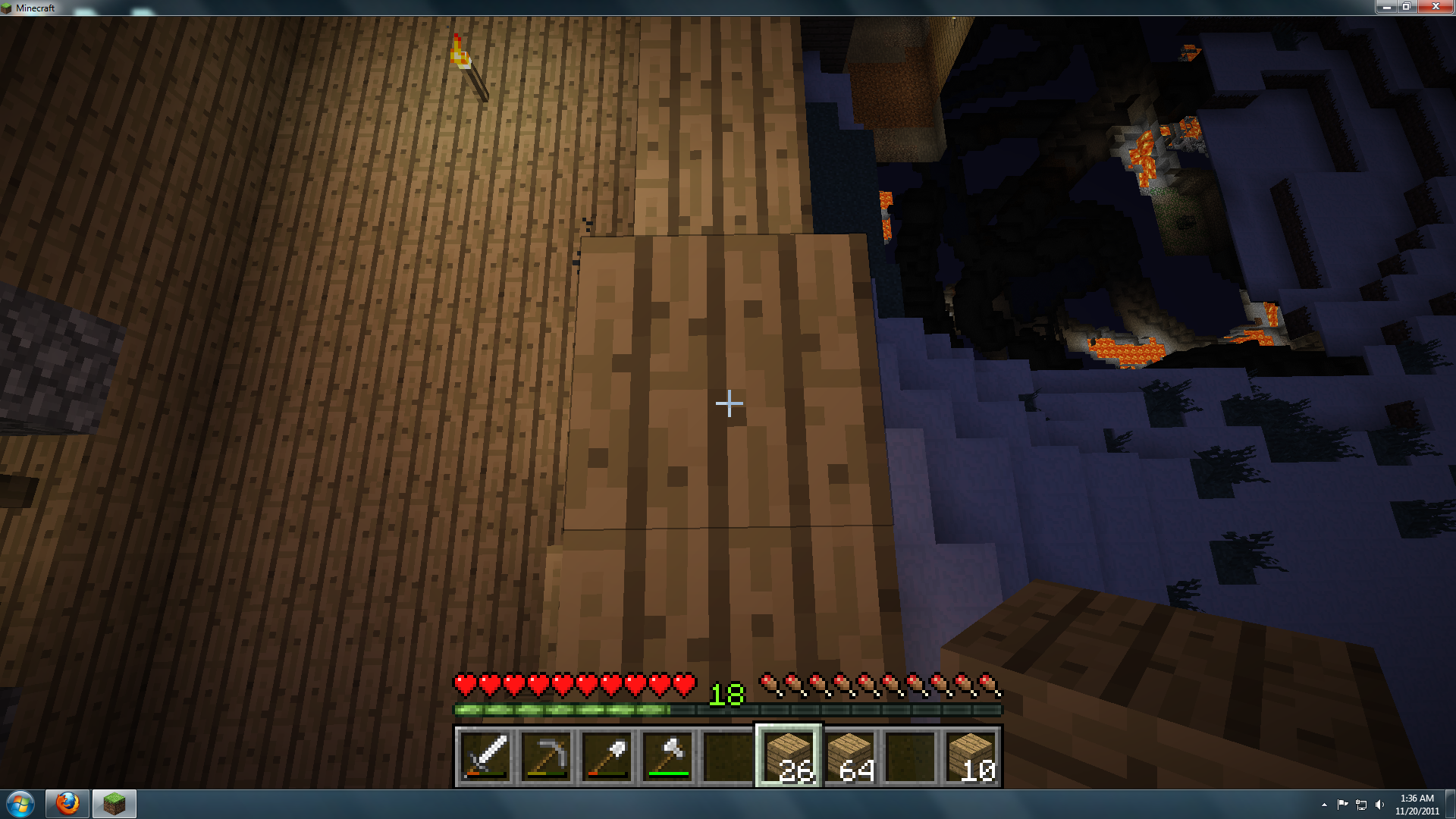Select the pickaxe hotbar slot
Screen dimensions: 1456x819
click(546, 756)
